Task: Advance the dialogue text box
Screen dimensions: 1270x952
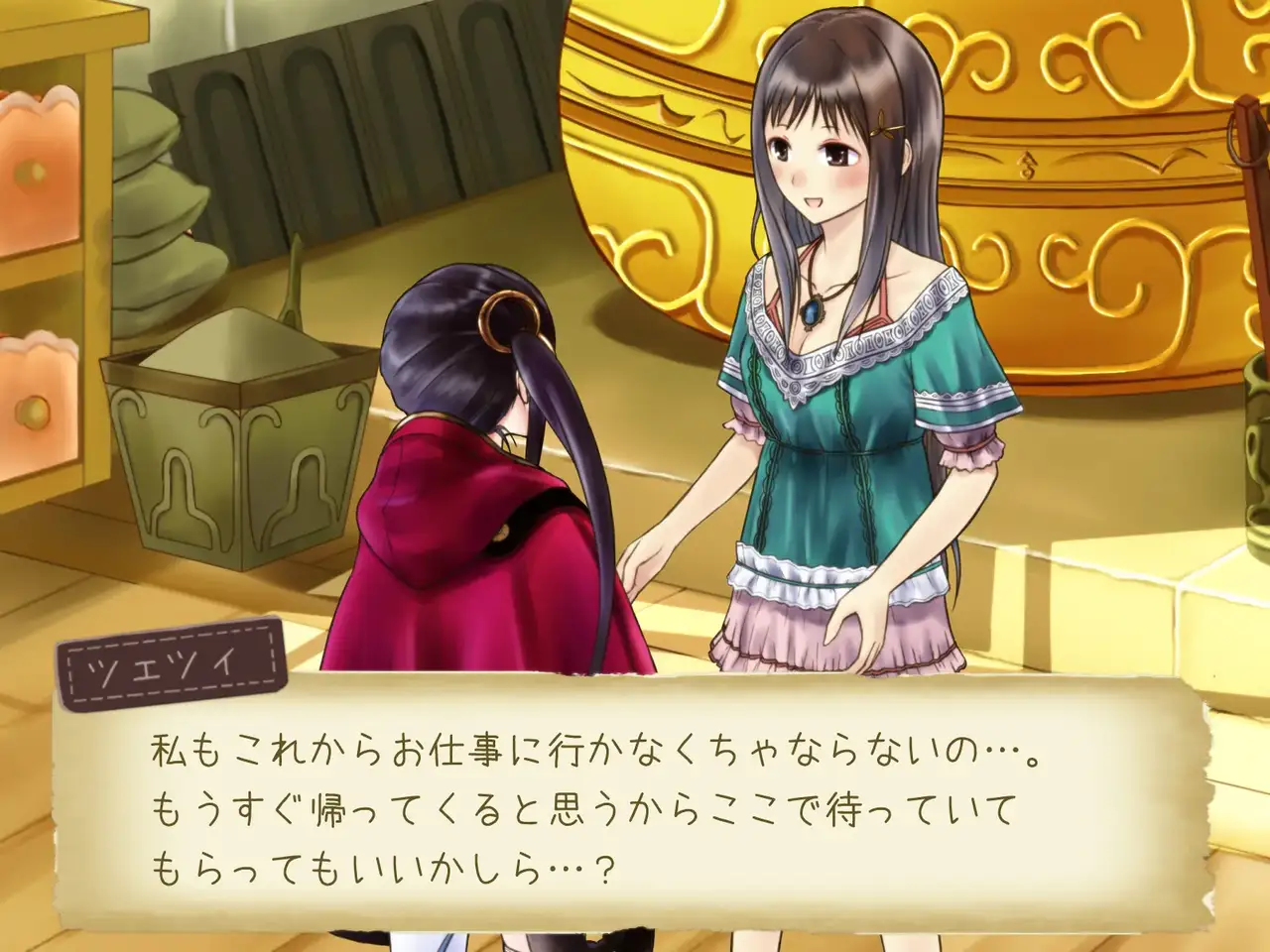Action: coord(635,801)
